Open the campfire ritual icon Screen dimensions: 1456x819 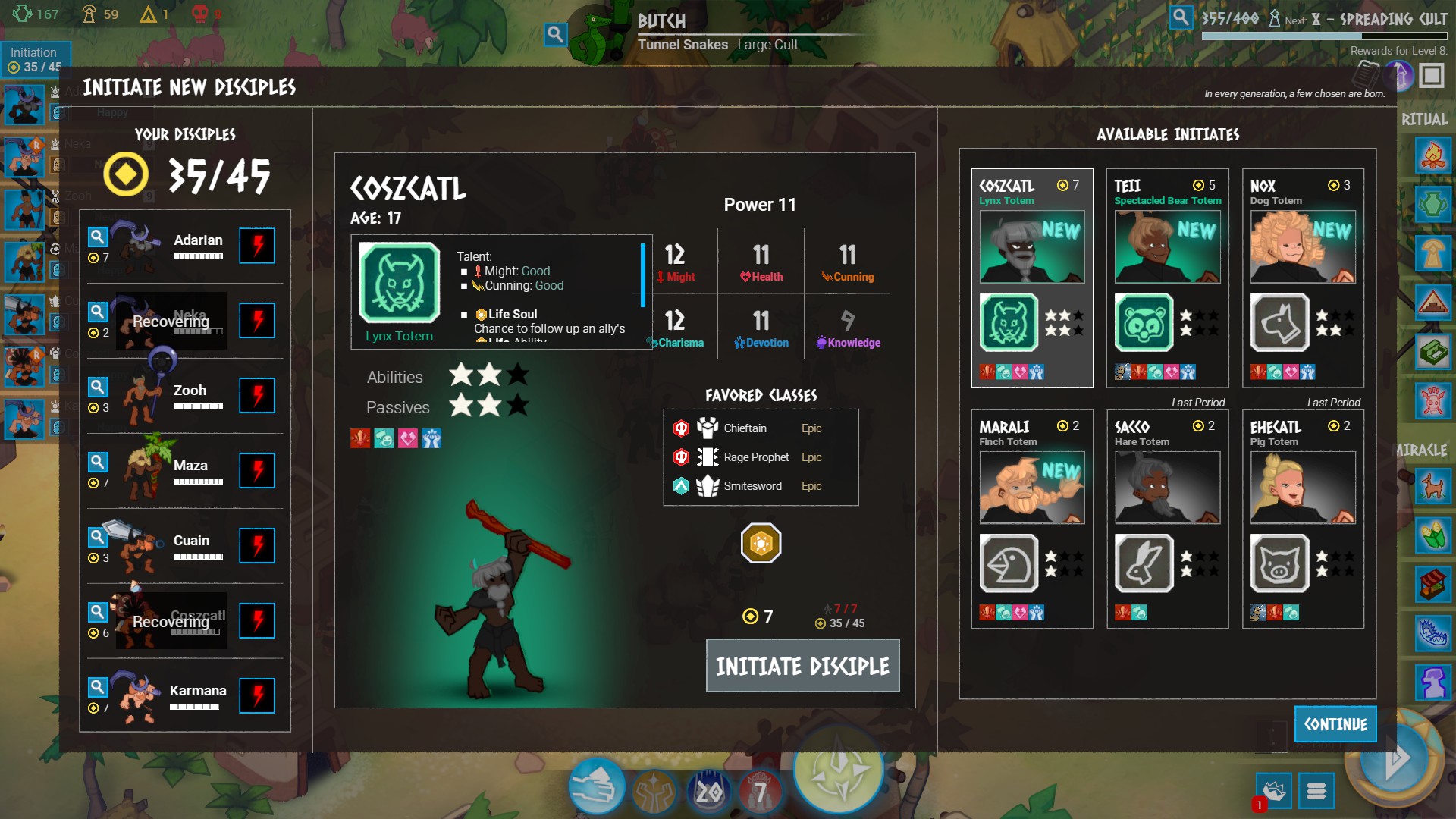(x=1432, y=156)
